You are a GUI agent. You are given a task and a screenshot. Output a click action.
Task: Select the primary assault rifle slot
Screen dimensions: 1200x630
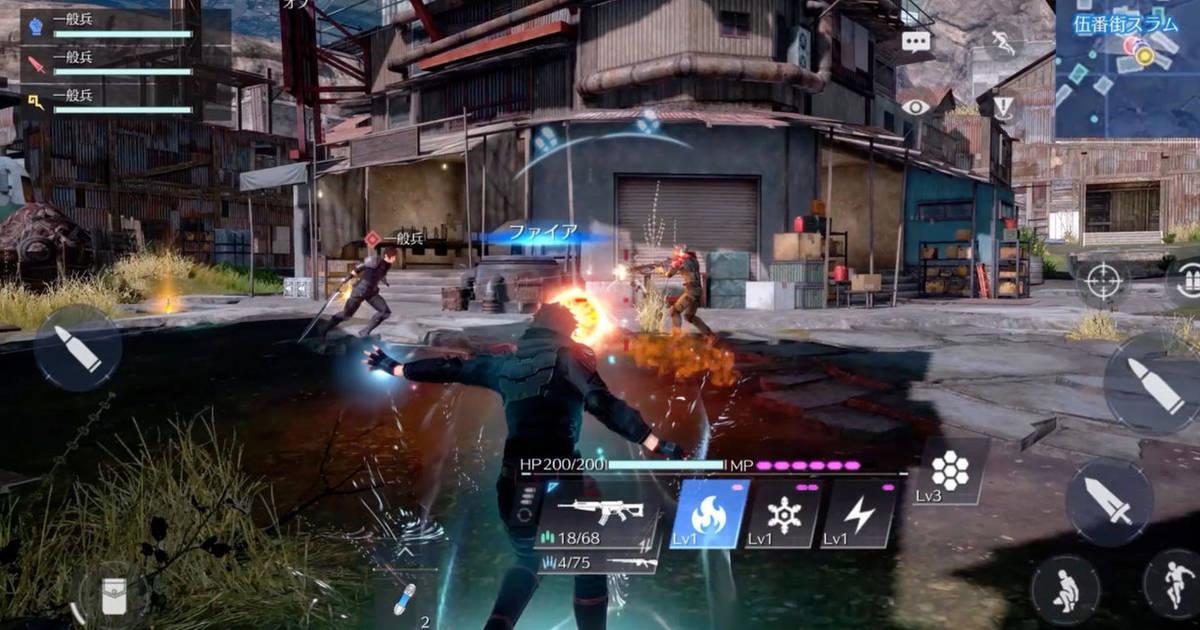click(x=598, y=515)
